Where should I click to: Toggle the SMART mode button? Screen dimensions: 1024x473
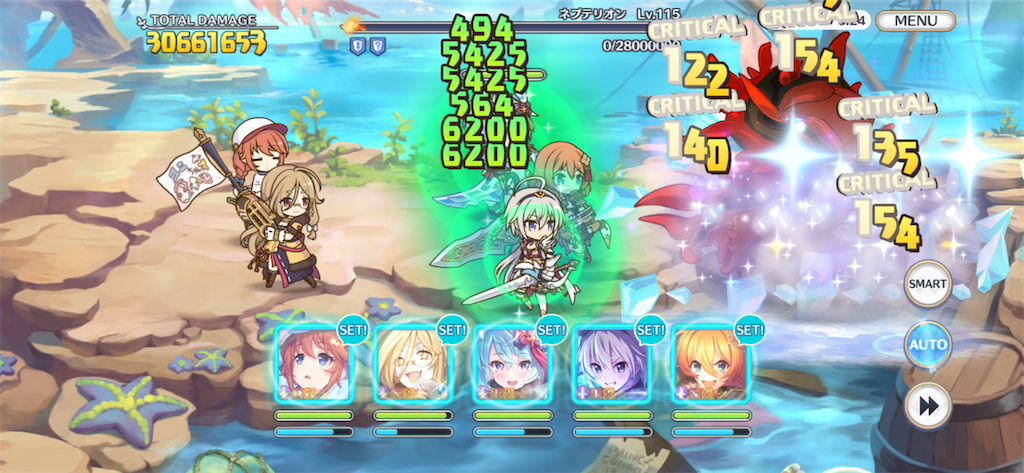927,285
